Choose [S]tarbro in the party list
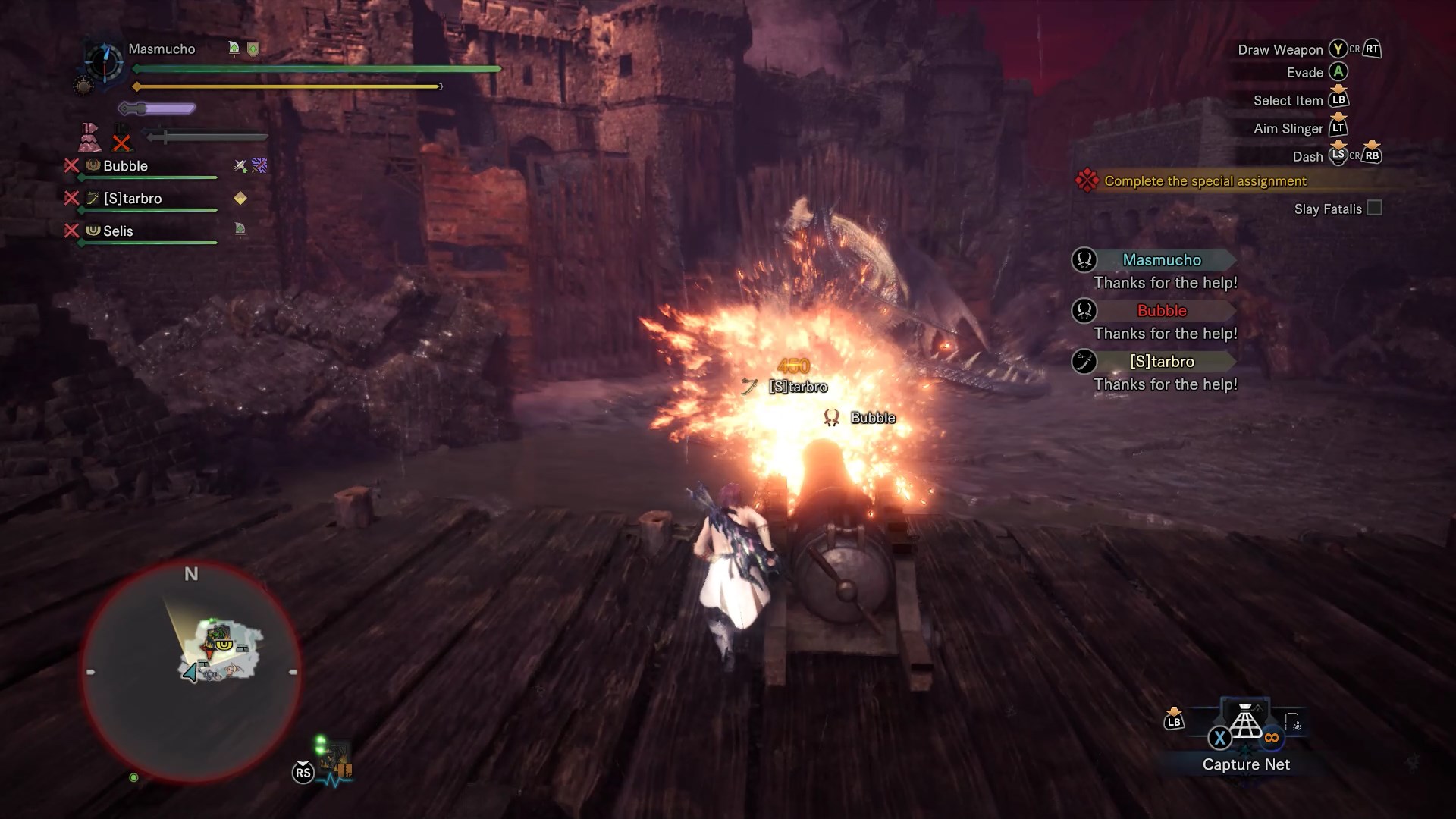1456x819 pixels. click(133, 199)
